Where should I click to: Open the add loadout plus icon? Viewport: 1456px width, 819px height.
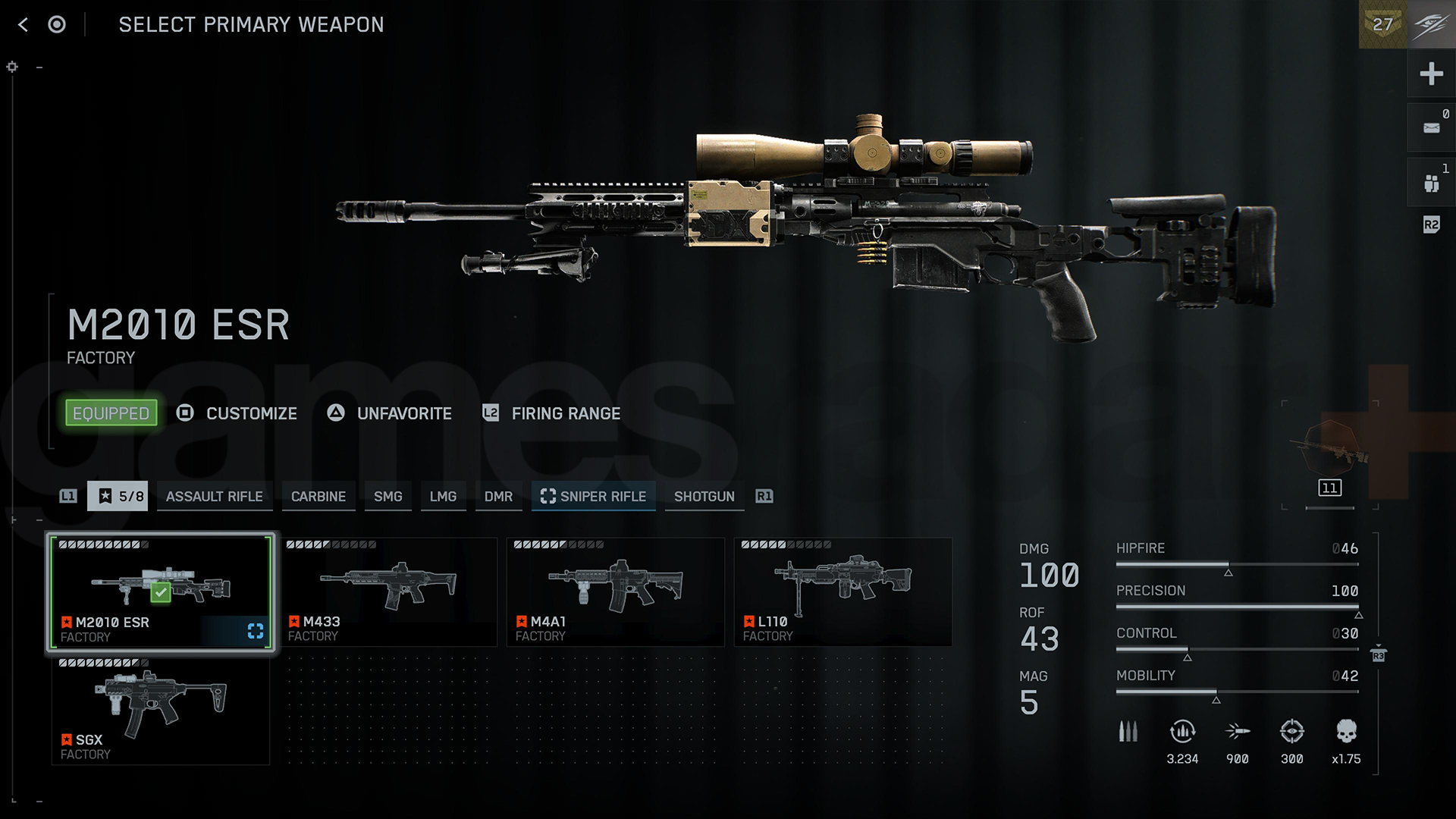tap(1432, 74)
